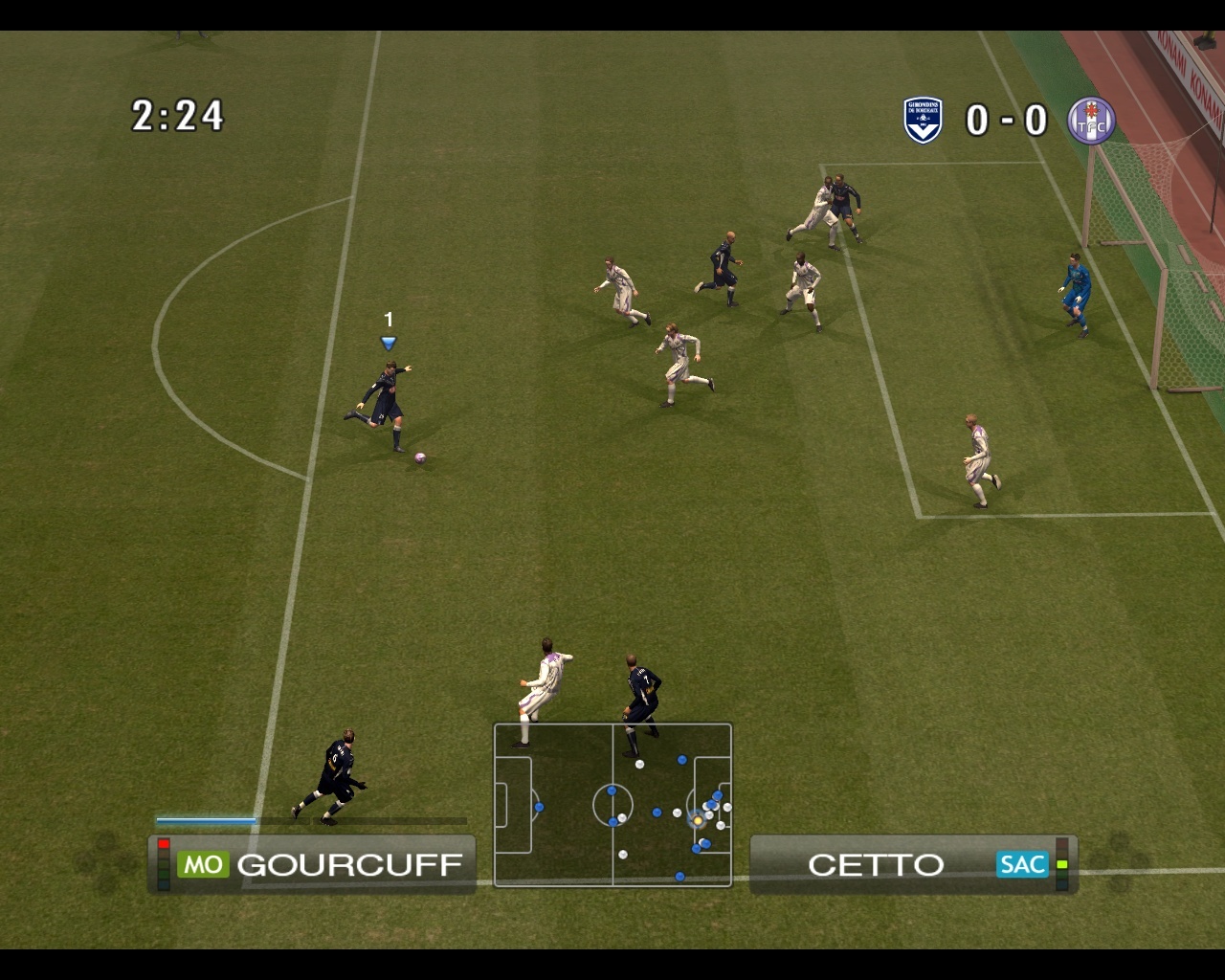Image resolution: width=1225 pixels, height=980 pixels.
Task: Select the Cetto player name panel
Action: [x=913, y=864]
